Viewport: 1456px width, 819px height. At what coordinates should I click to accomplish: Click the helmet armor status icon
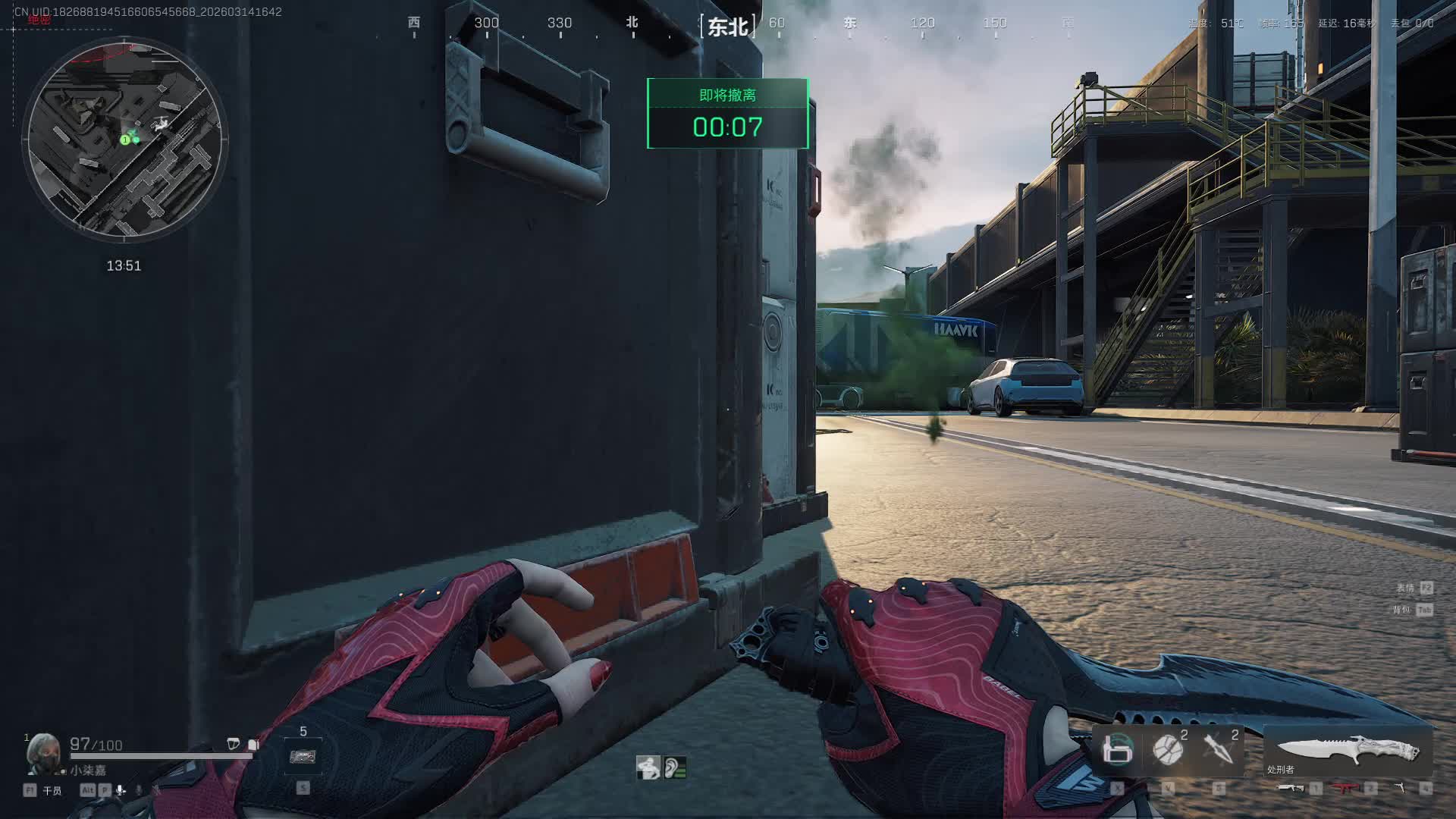pos(234,744)
